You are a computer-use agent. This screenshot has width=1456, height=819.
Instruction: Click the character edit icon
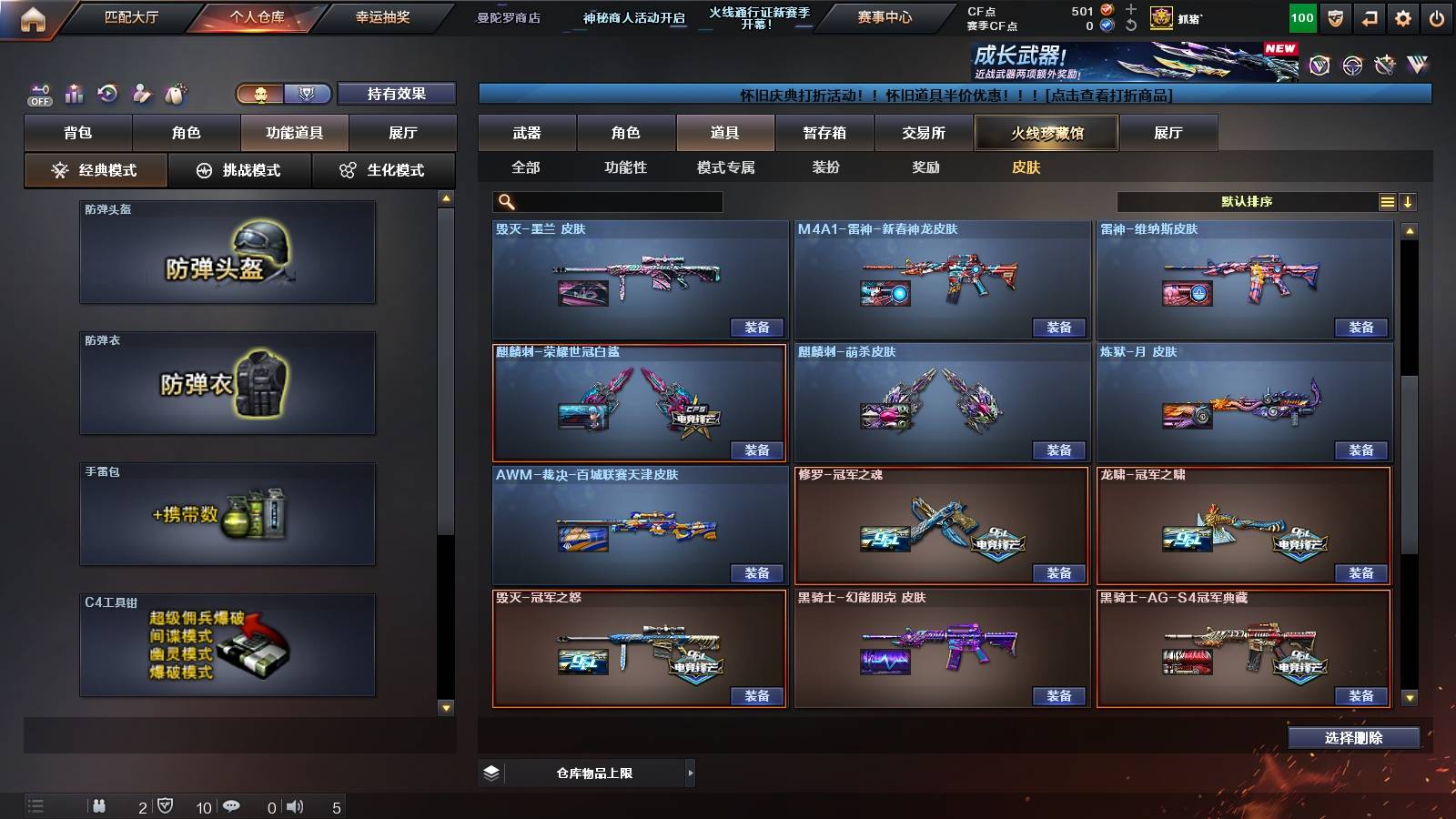click(141, 92)
